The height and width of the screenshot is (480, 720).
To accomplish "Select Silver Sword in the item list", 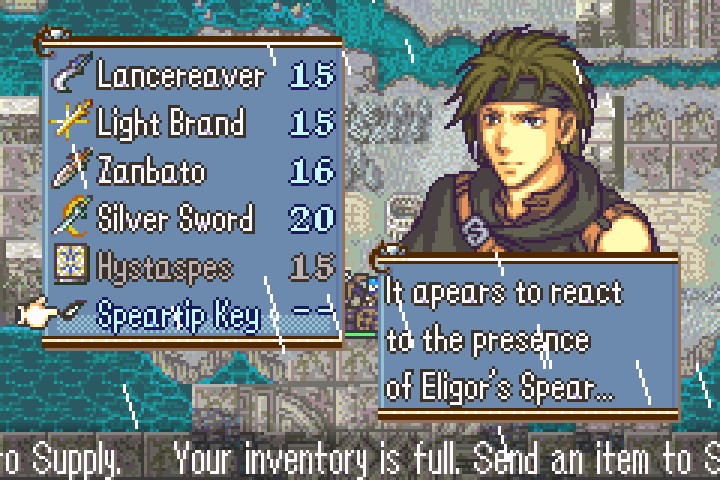I will 175,218.
